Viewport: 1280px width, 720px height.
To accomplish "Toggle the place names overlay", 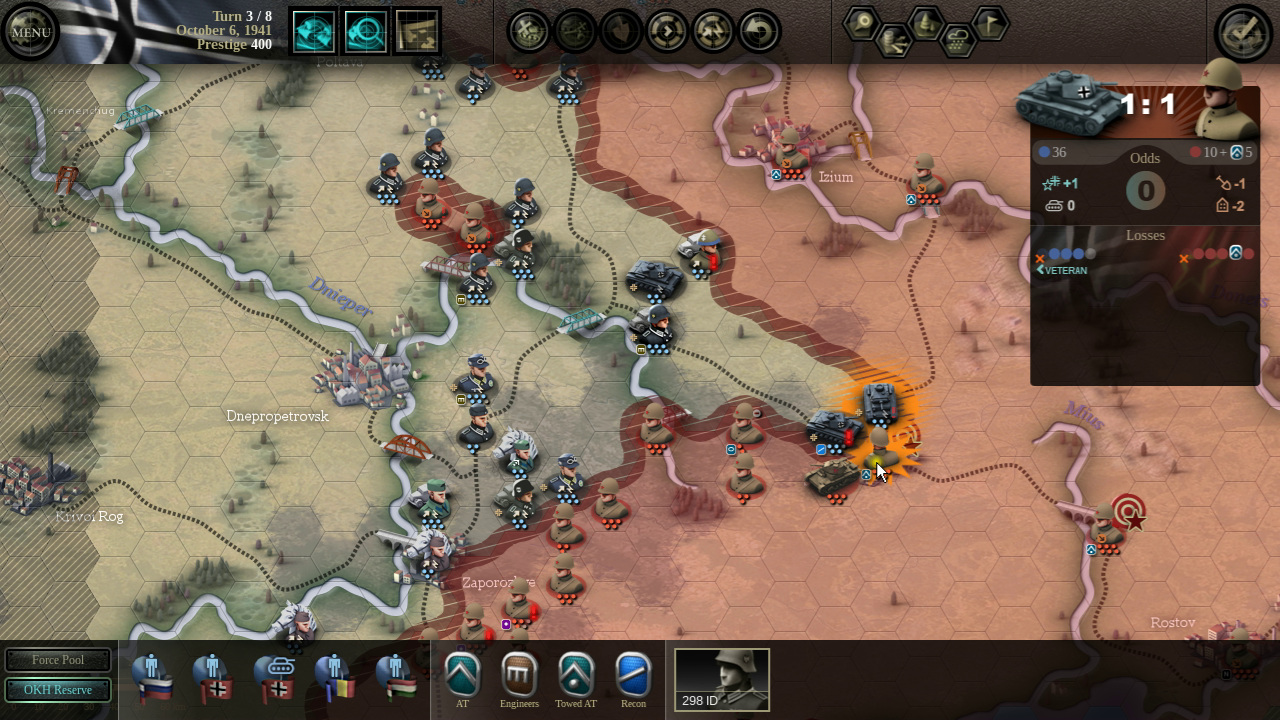I will point(862,22).
